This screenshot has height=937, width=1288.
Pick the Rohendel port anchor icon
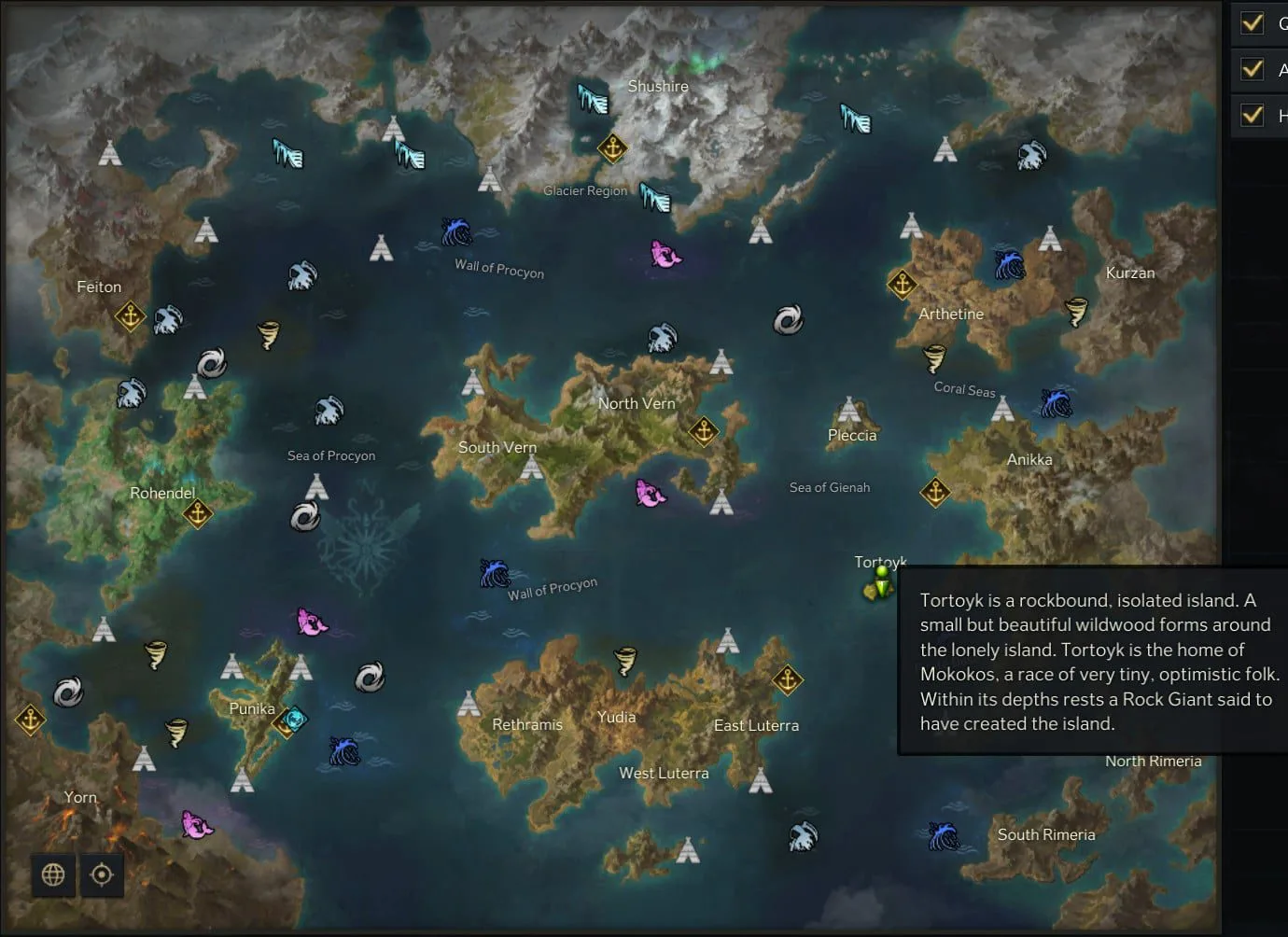click(197, 513)
